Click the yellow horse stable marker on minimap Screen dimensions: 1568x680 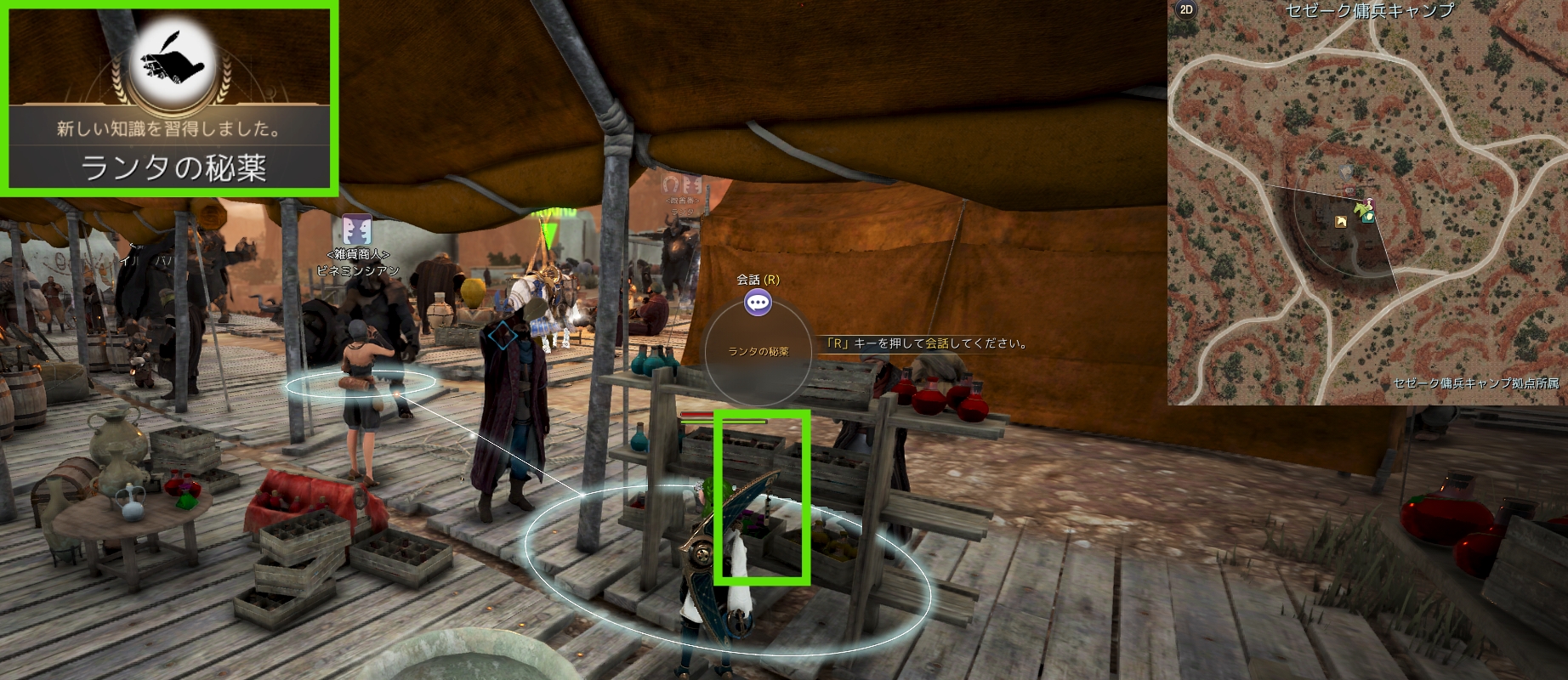tap(1341, 221)
